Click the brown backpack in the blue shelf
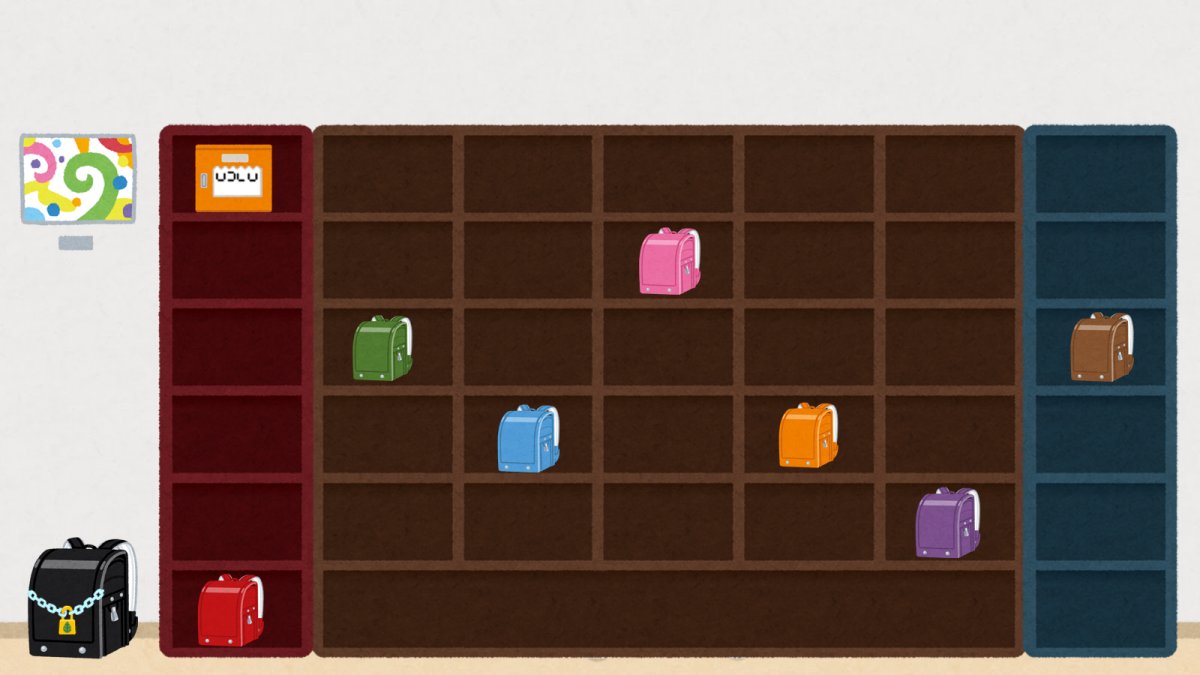Image resolution: width=1200 pixels, height=675 pixels. click(1101, 348)
